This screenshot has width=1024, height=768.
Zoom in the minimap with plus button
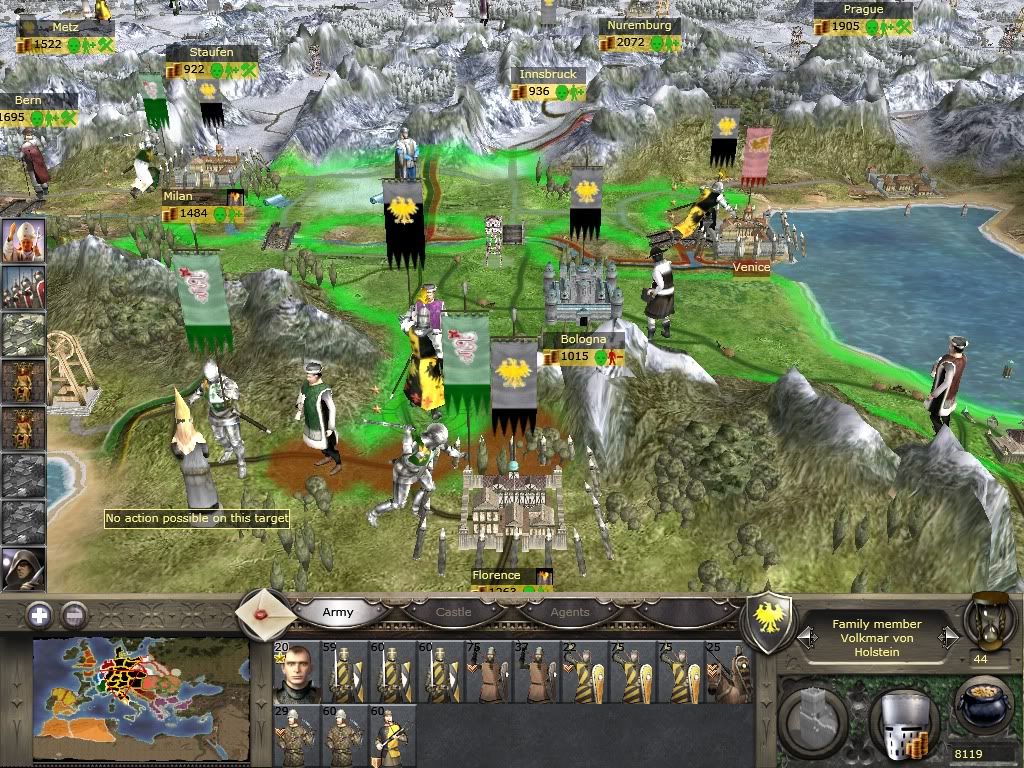pyautogui.click(x=40, y=614)
